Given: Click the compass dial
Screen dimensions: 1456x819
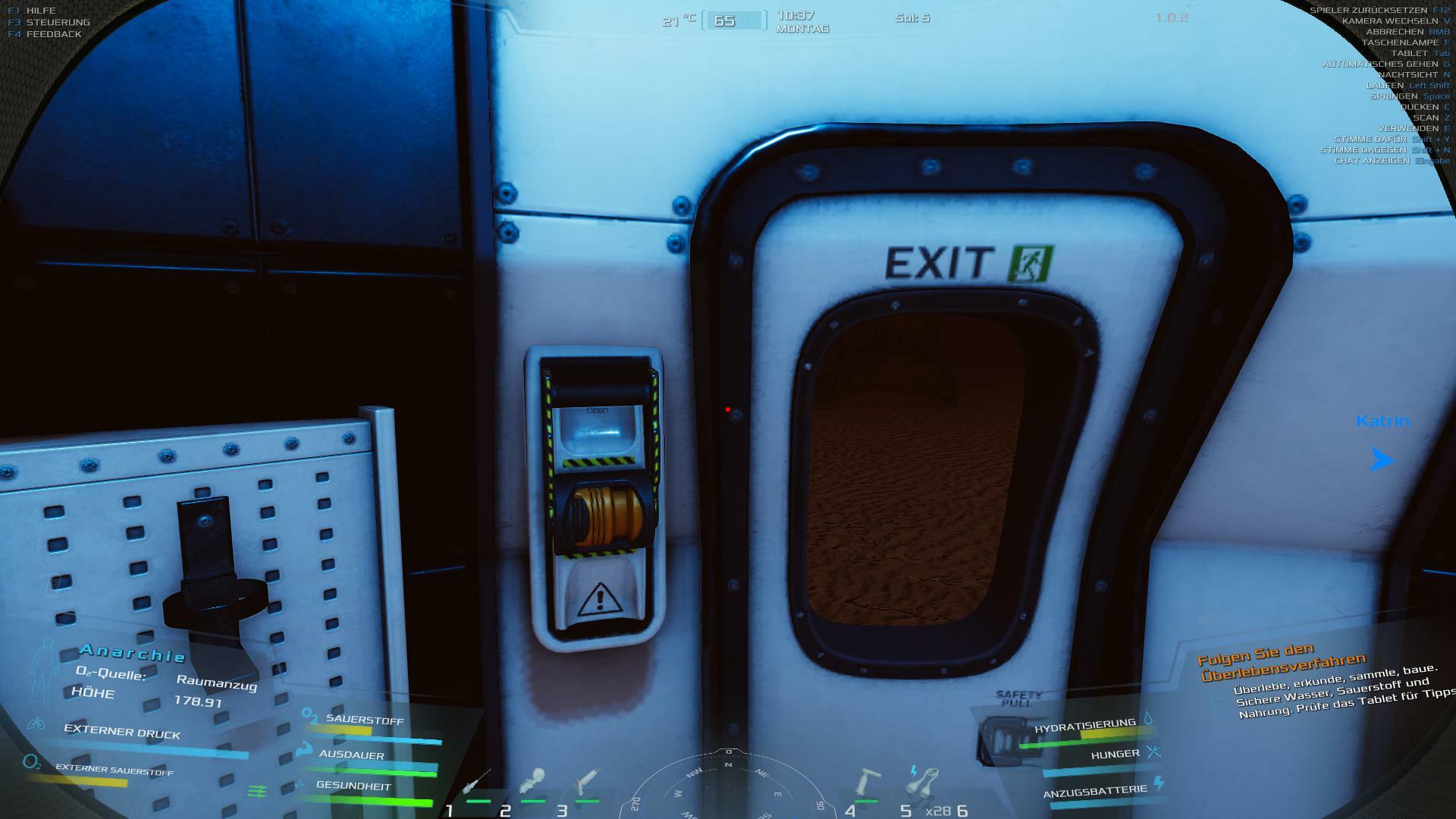Looking at the screenshot, I should coord(728,786).
